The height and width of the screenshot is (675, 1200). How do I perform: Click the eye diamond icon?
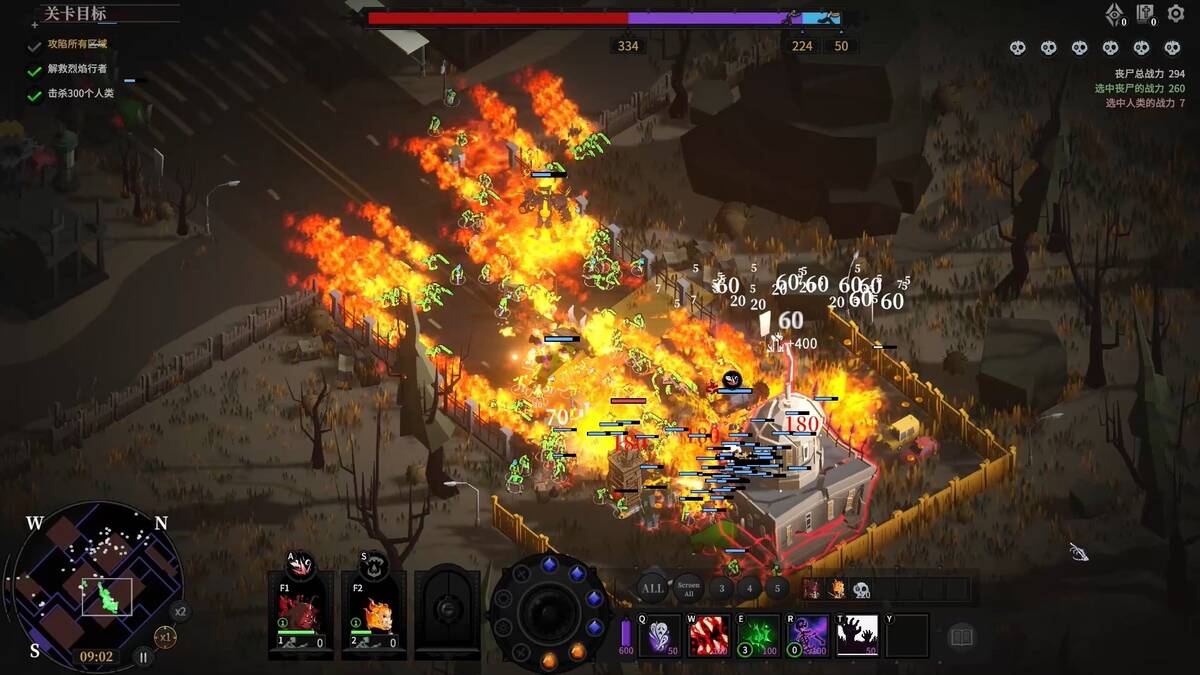[1115, 15]
